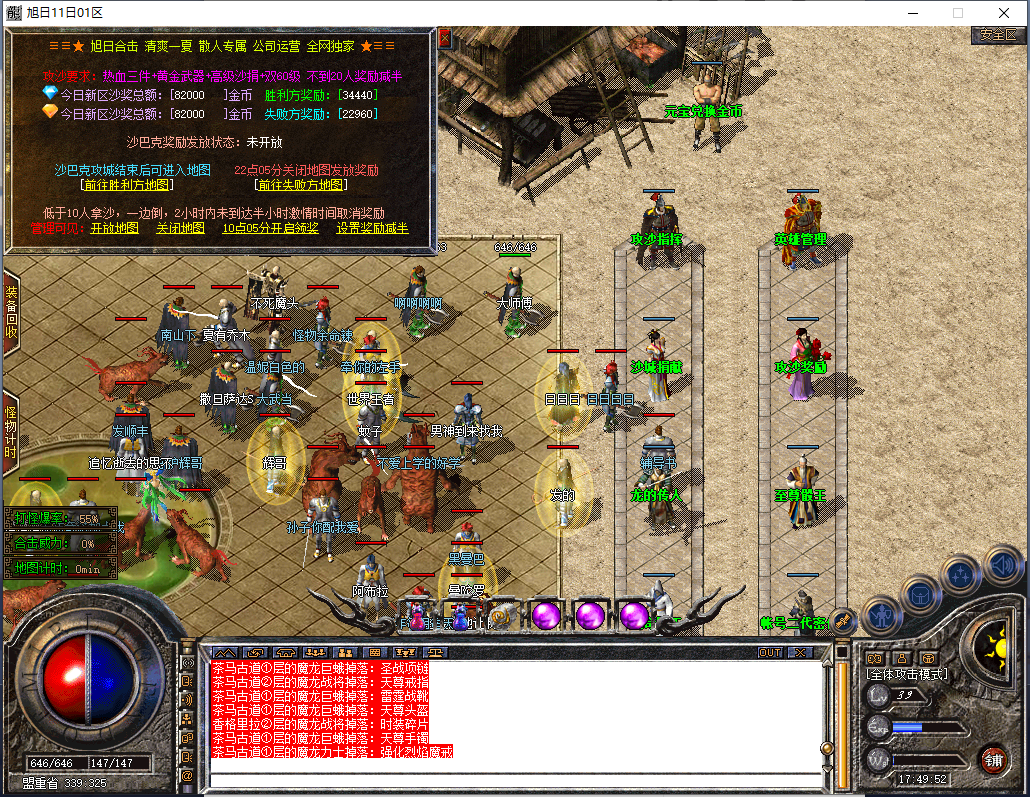Open skills with the sparkle orb
The width and height of the screenshot is (1030, 797).
point(961,575)
